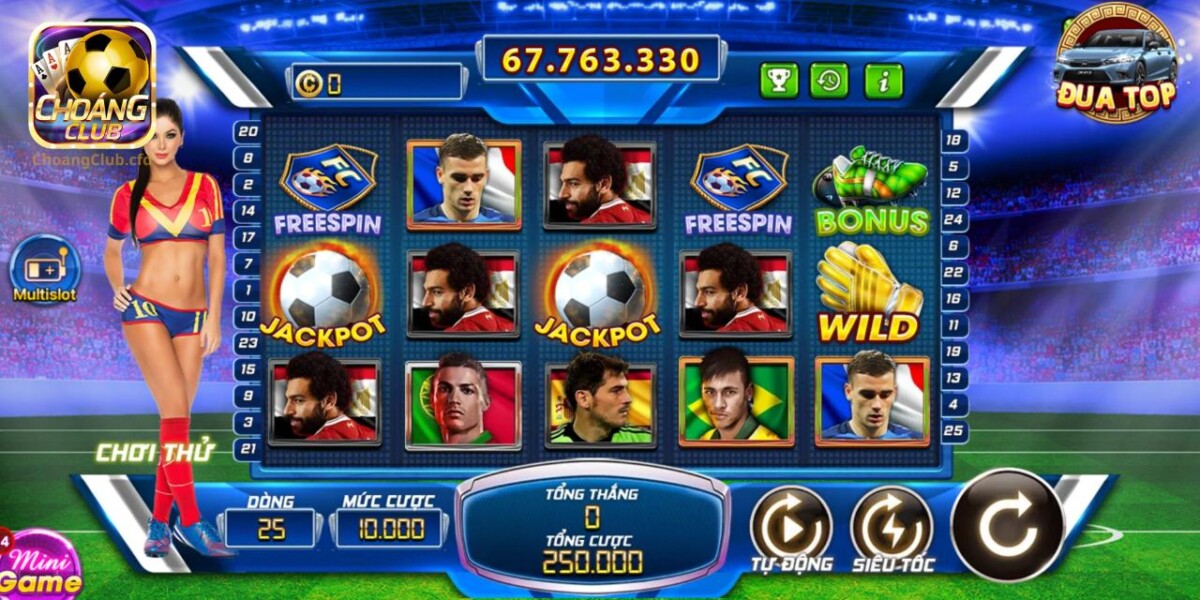Viewport: 1200px width, 600px height.
Task: Open the green trophy leaderboard
Action: coord(779,80)
